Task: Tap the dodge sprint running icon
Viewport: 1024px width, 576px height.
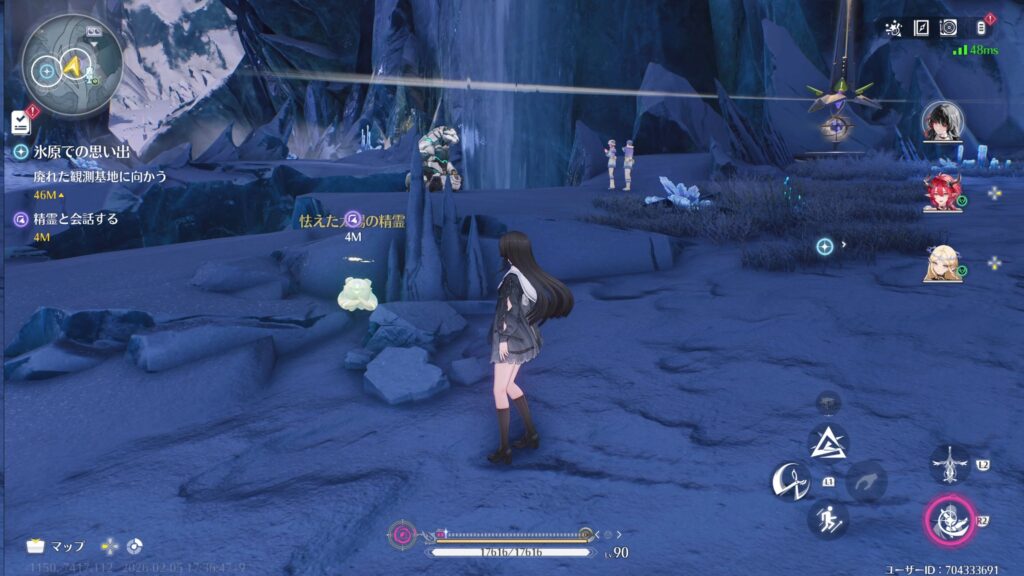Action: click(828, 518)
